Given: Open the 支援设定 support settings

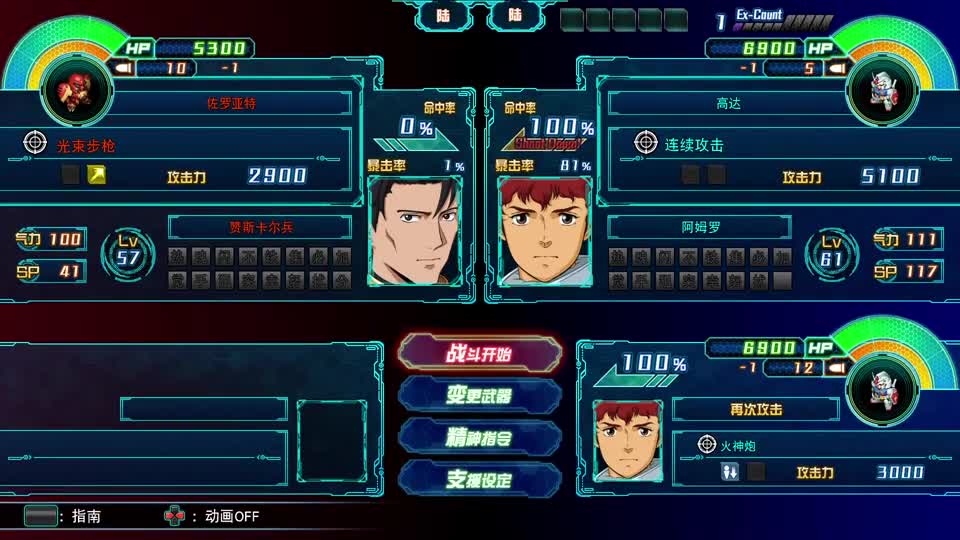Looking at the screenshot, I should click(x=480, y=479).
